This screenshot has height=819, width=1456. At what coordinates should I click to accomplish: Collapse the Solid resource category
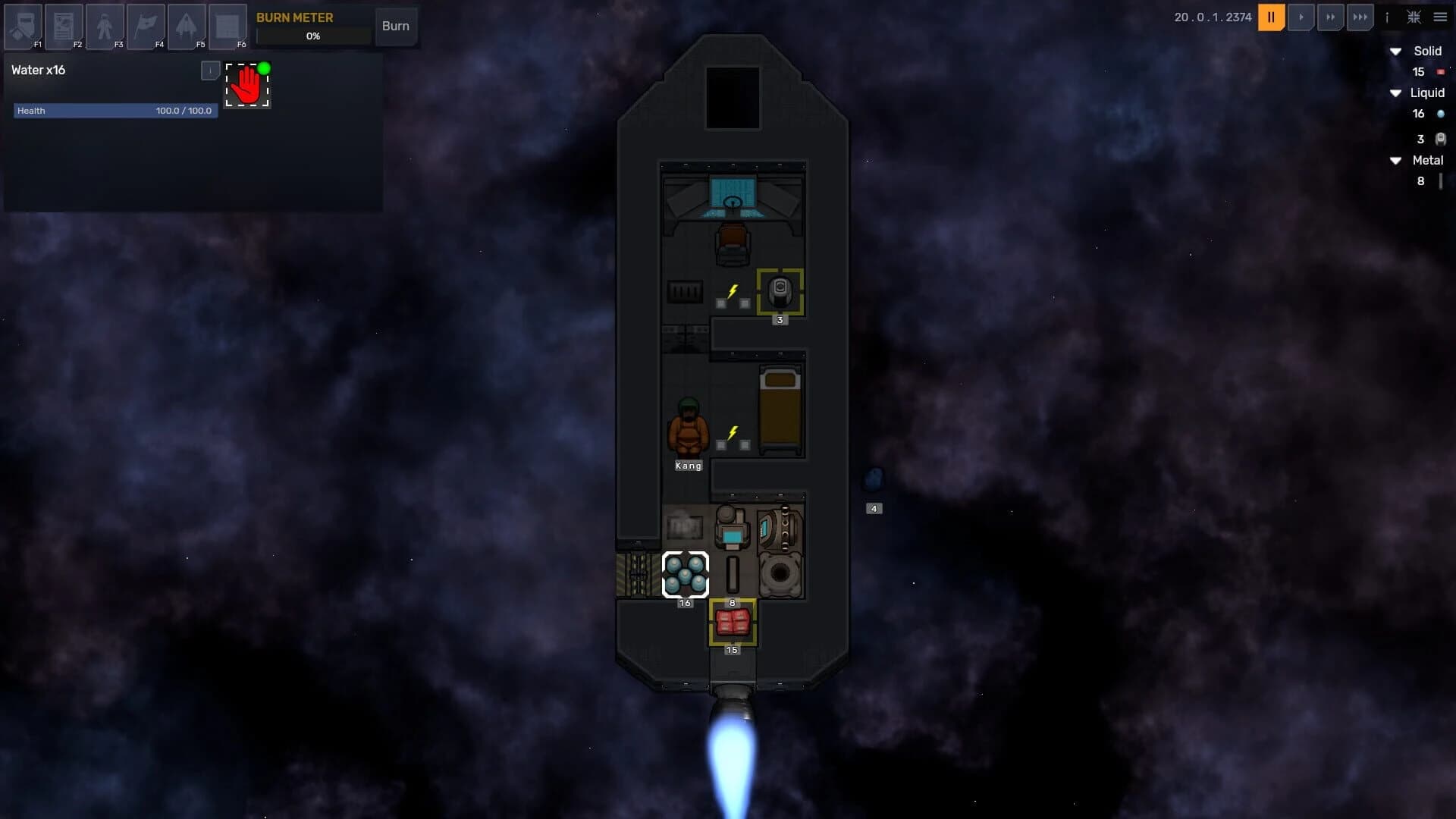tap(1398, 52)
